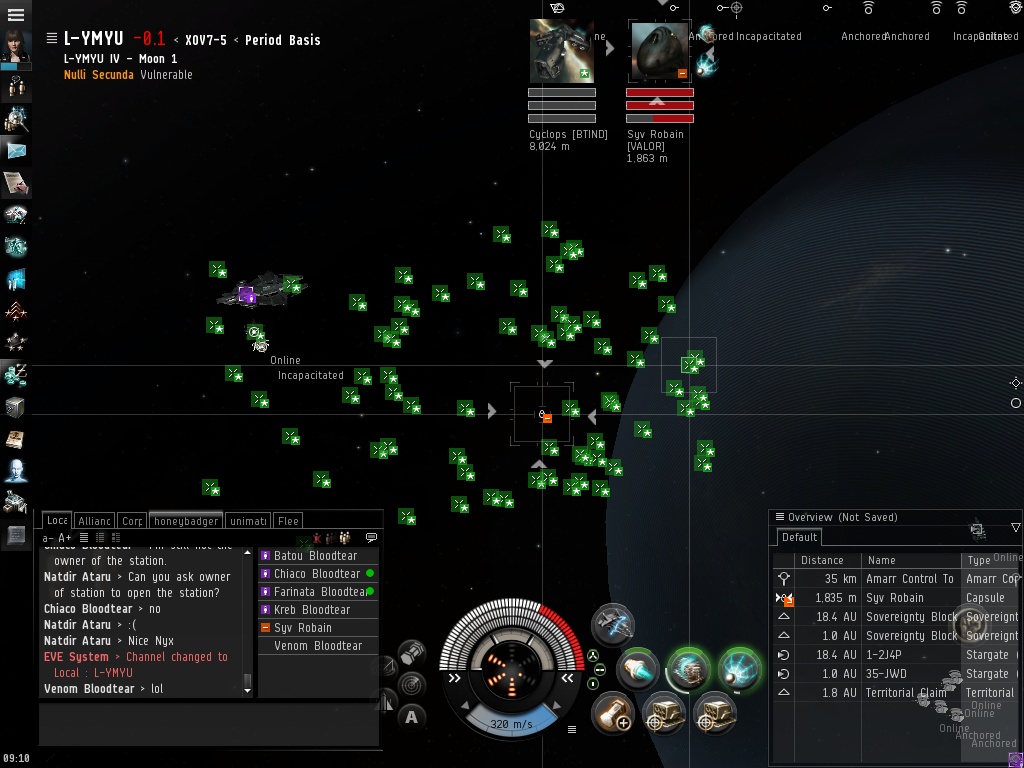Select Venom Bloodtear in the member list

318,646
